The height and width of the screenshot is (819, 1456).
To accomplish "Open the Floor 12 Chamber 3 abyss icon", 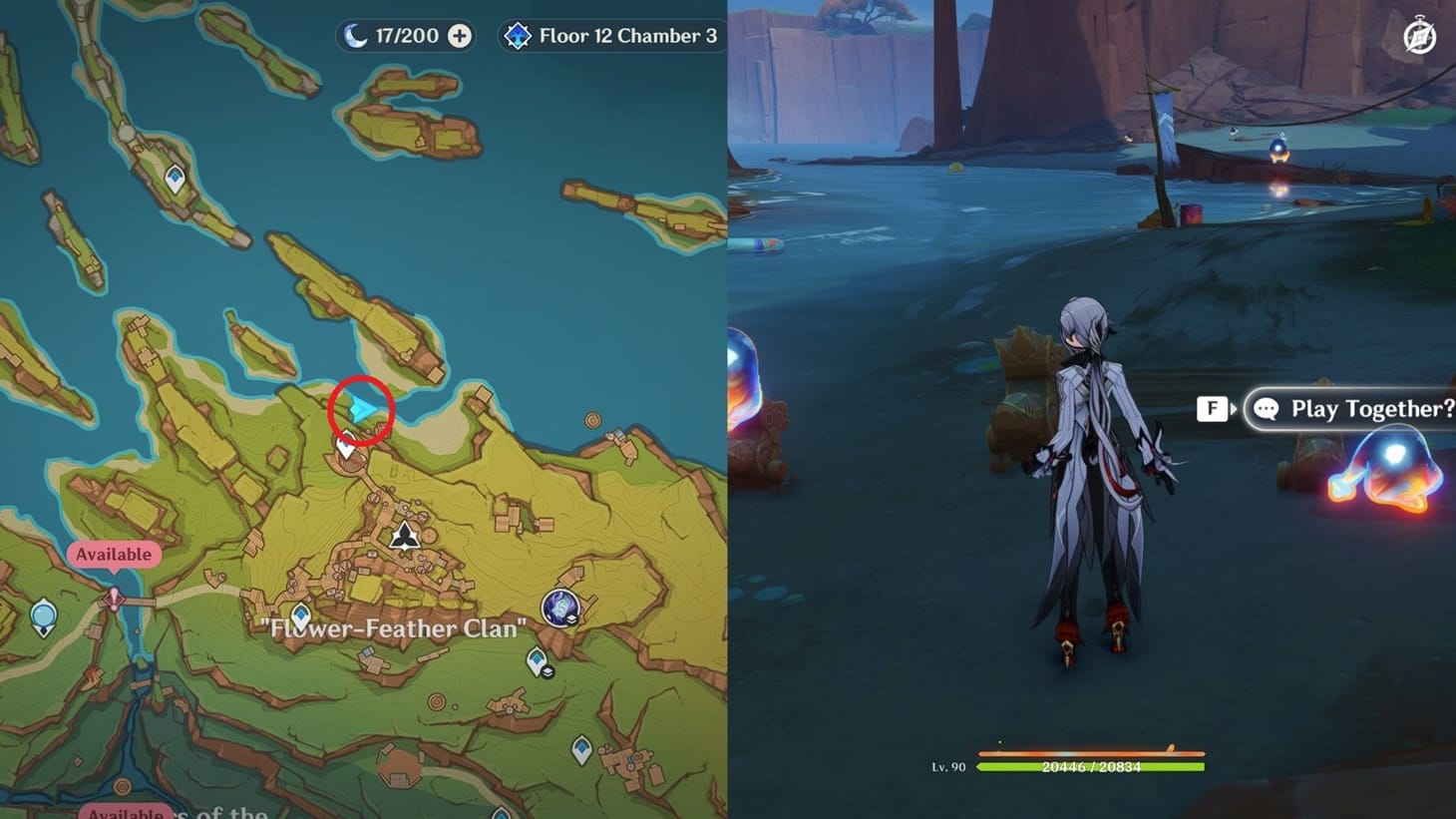I will pos(518,35).
